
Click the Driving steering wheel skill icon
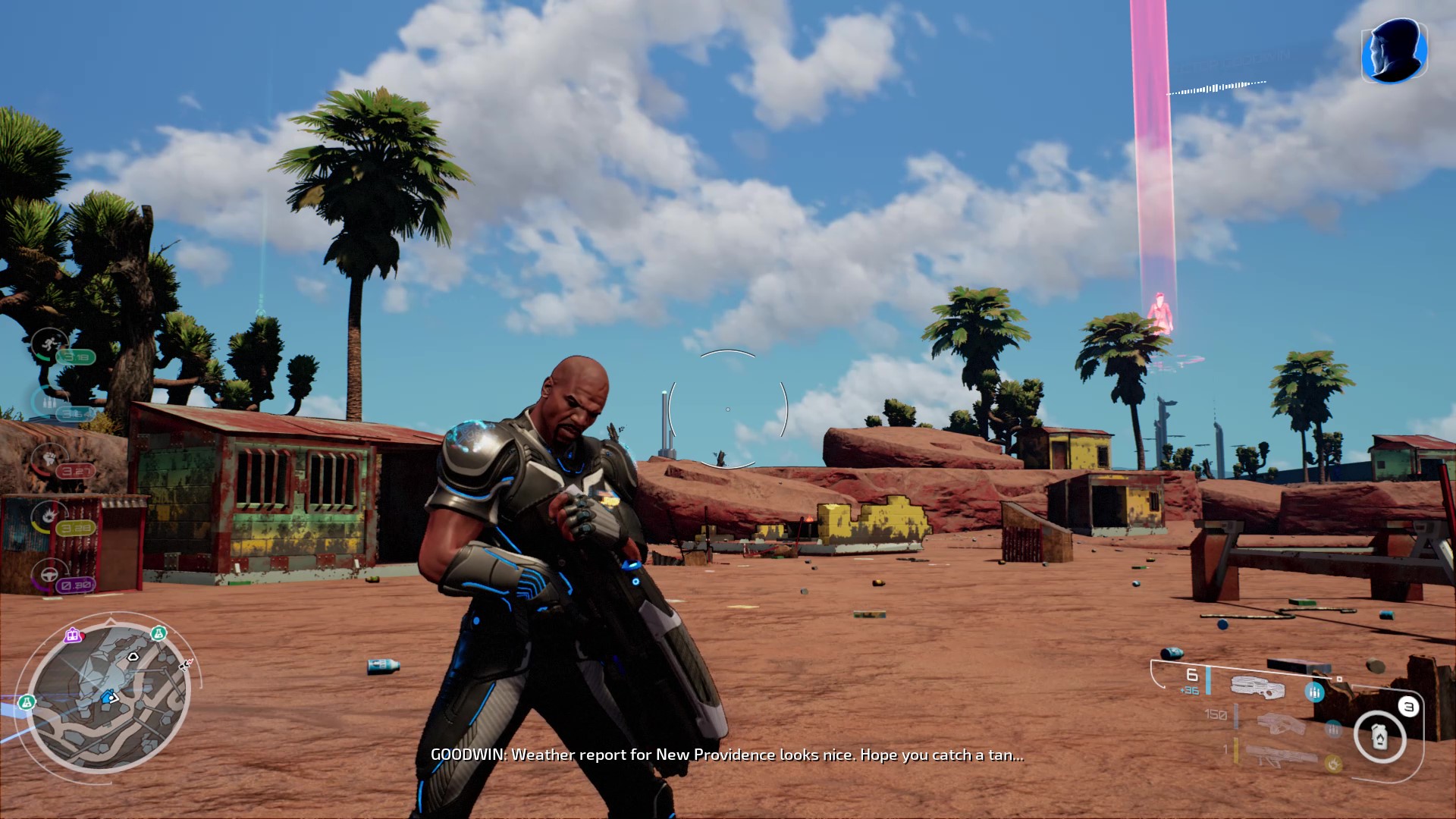[49, 574]
